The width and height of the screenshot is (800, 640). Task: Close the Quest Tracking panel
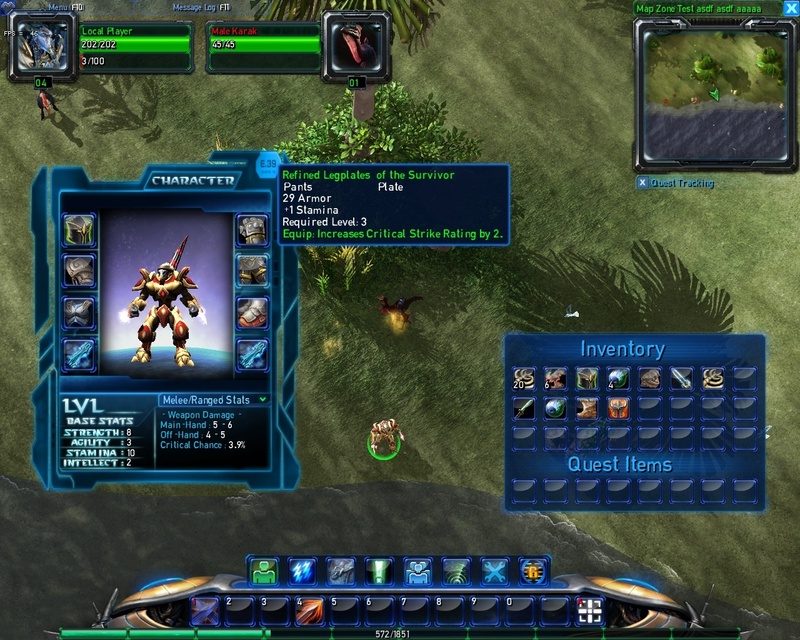coord(642,183)
